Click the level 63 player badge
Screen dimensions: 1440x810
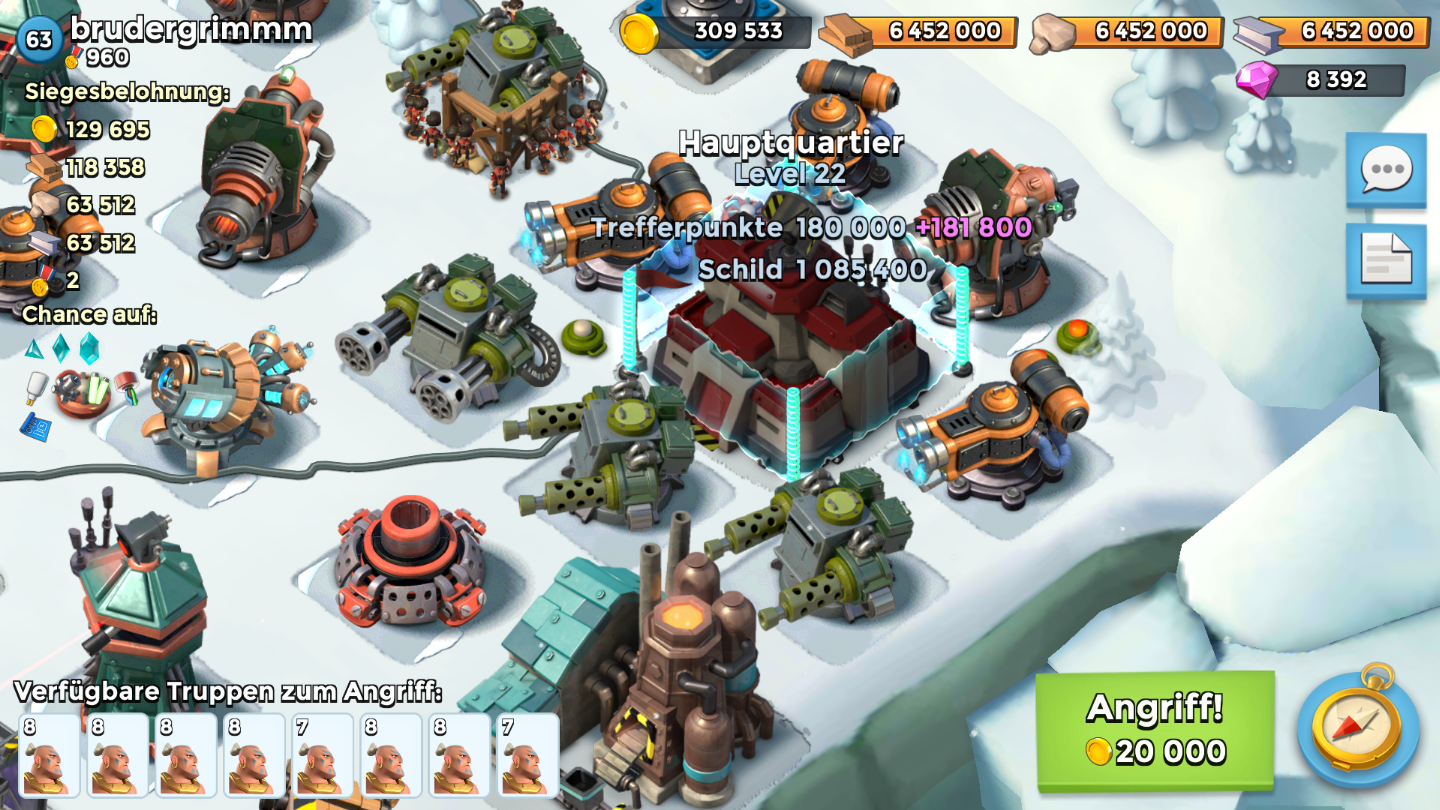click(x=39, y=40)
